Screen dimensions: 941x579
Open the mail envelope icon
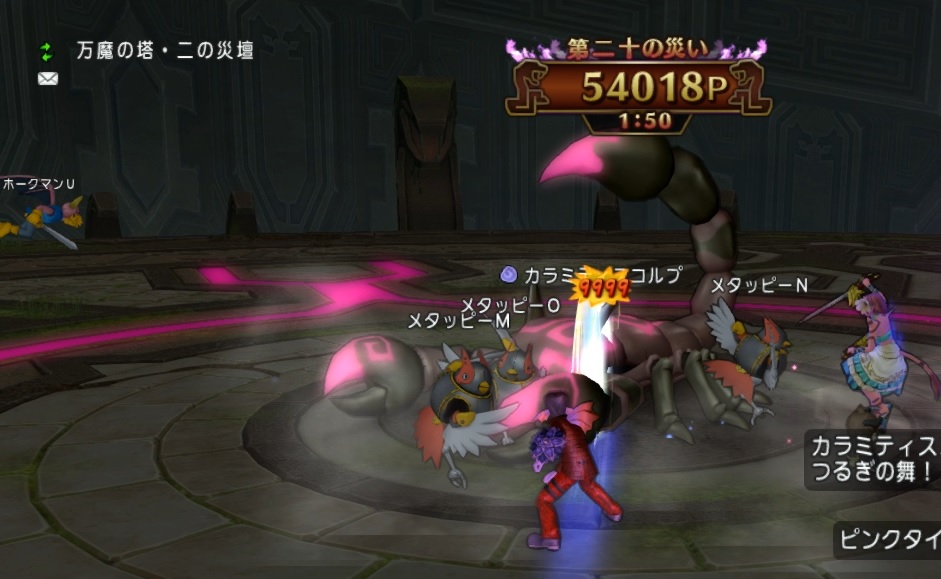(46, 78)
